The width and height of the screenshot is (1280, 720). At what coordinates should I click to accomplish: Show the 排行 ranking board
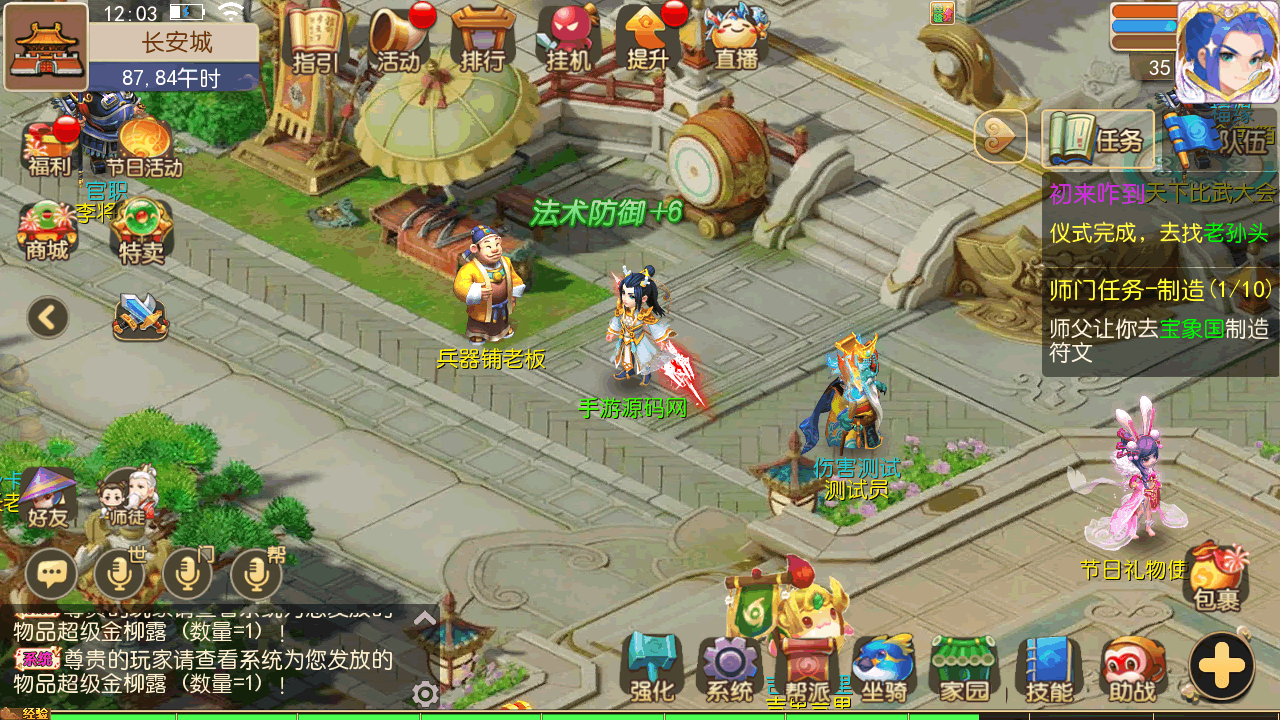[483, 38]
